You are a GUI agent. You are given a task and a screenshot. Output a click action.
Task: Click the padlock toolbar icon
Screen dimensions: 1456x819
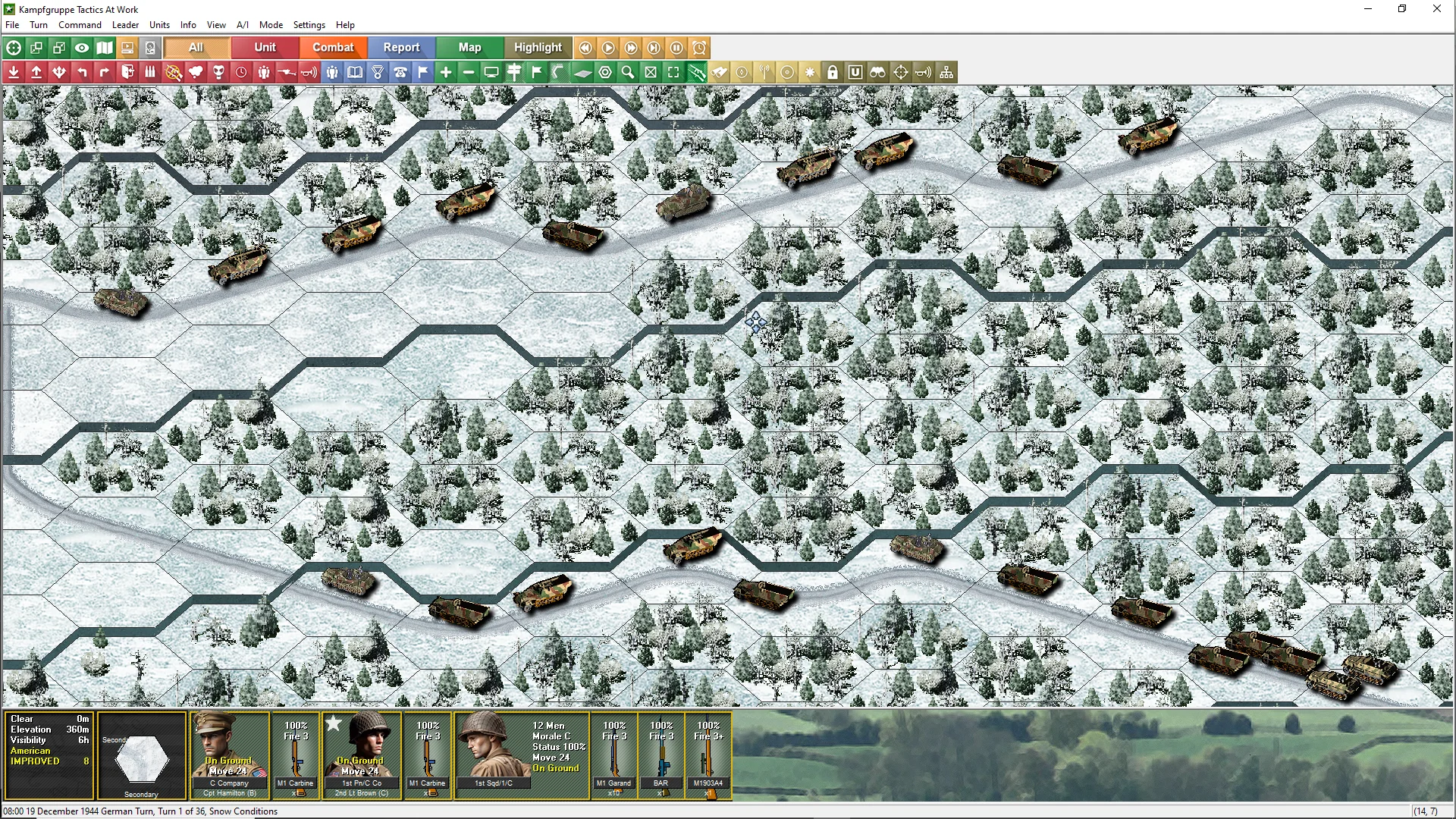pos(833,73)
